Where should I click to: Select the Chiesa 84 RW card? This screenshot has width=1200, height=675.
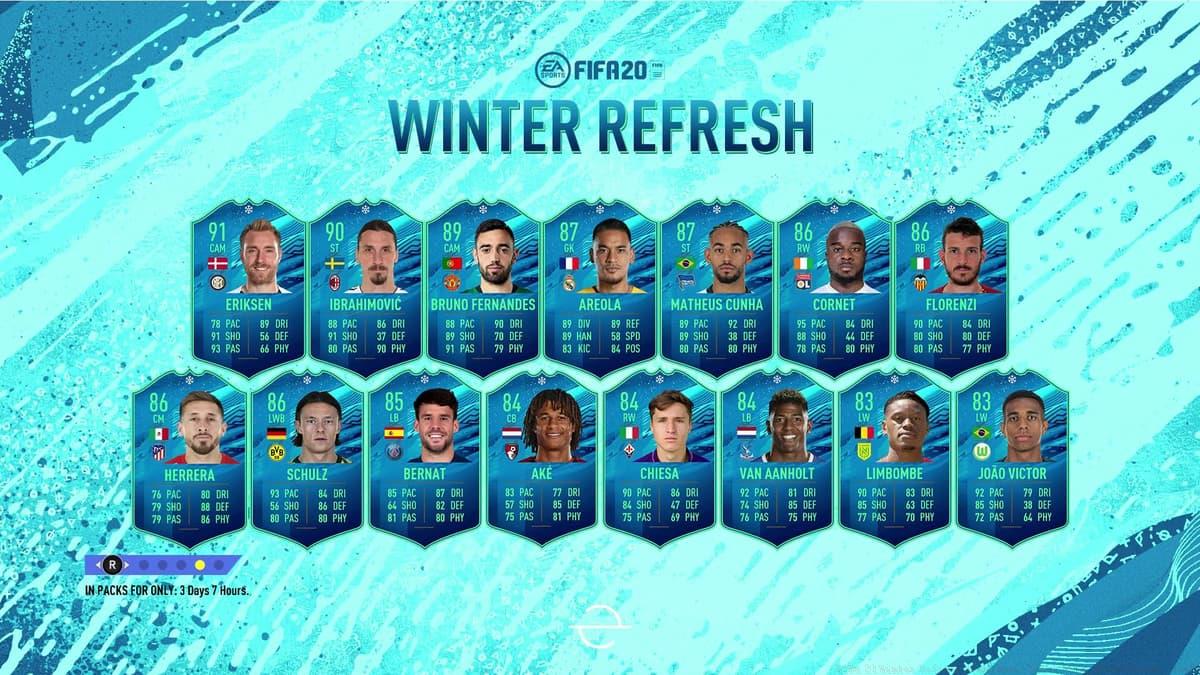tap(659, 458)
